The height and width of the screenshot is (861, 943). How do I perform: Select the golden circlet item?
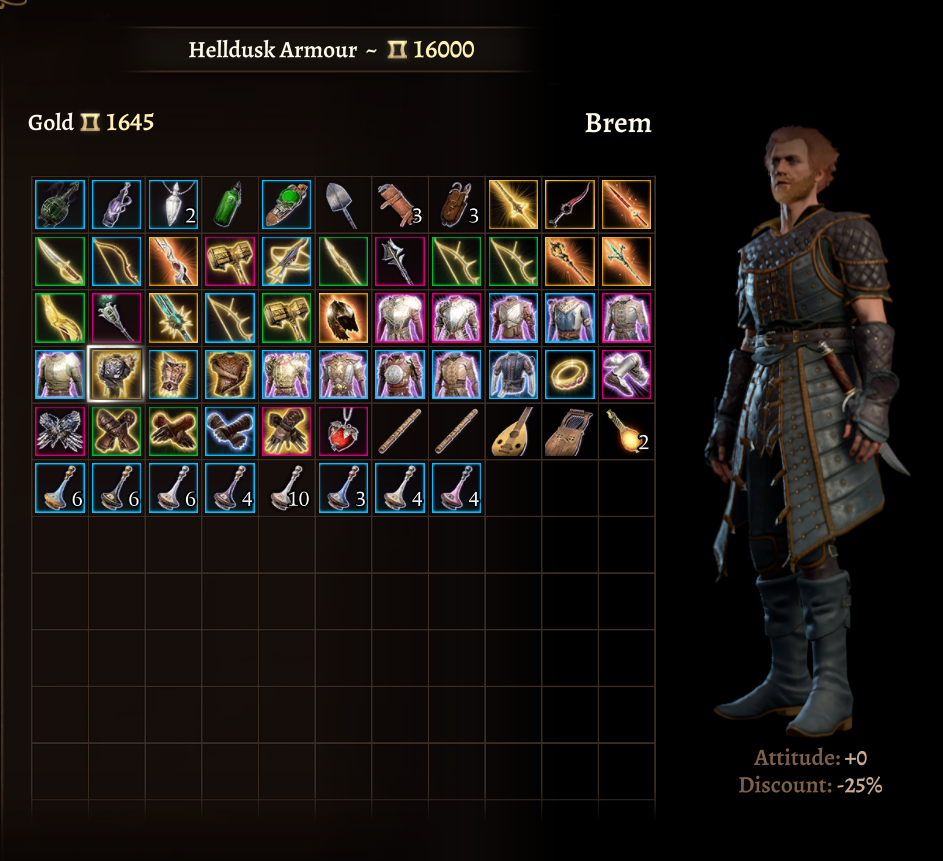570,374
